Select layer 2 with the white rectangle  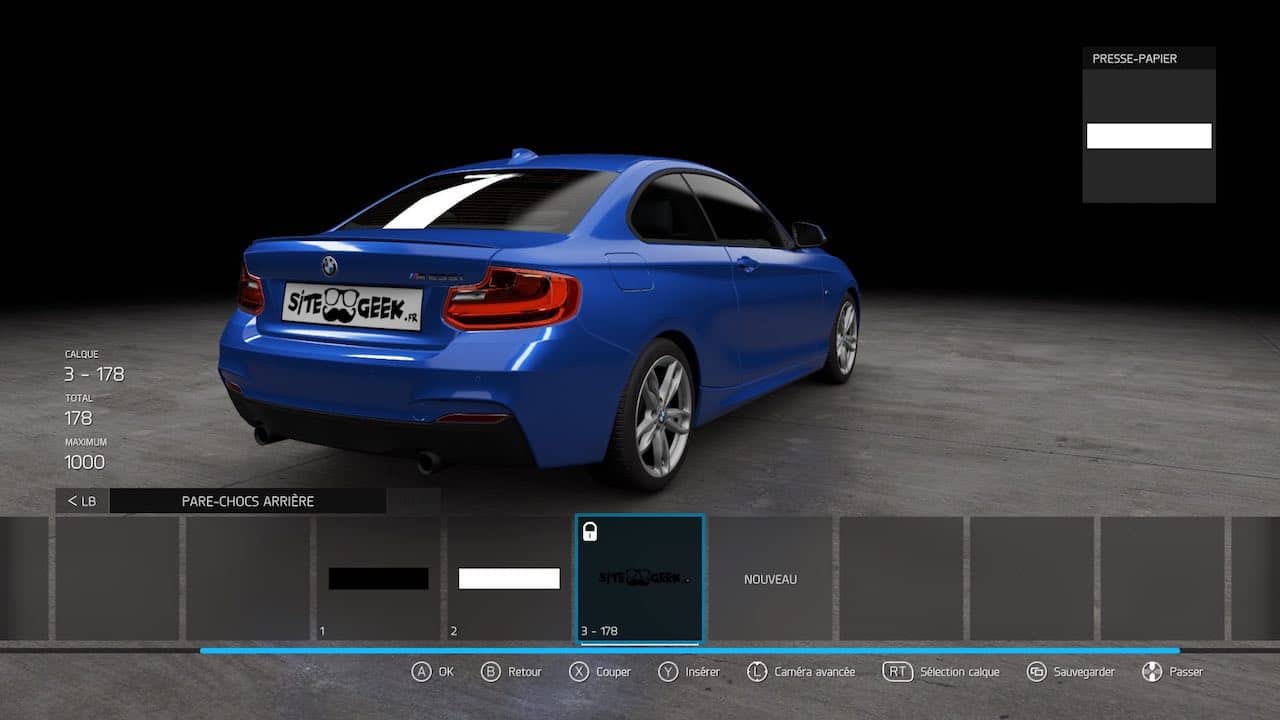[x=509, y=579]
